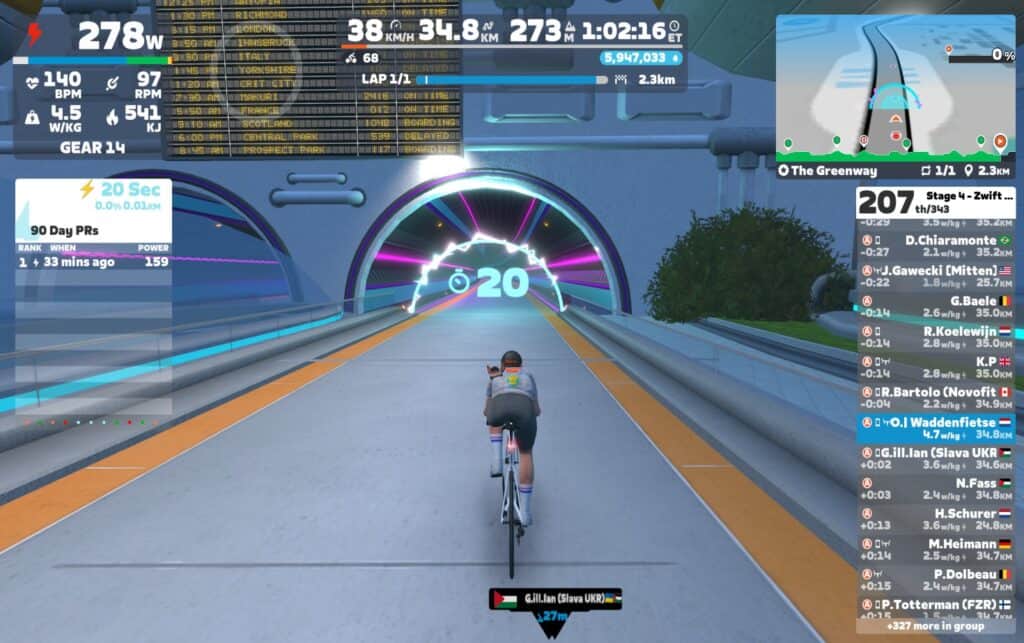The image size is (1024, 643).
Task: Select R.Koelewijn in the rider list
Action: (x=935, y=337)
